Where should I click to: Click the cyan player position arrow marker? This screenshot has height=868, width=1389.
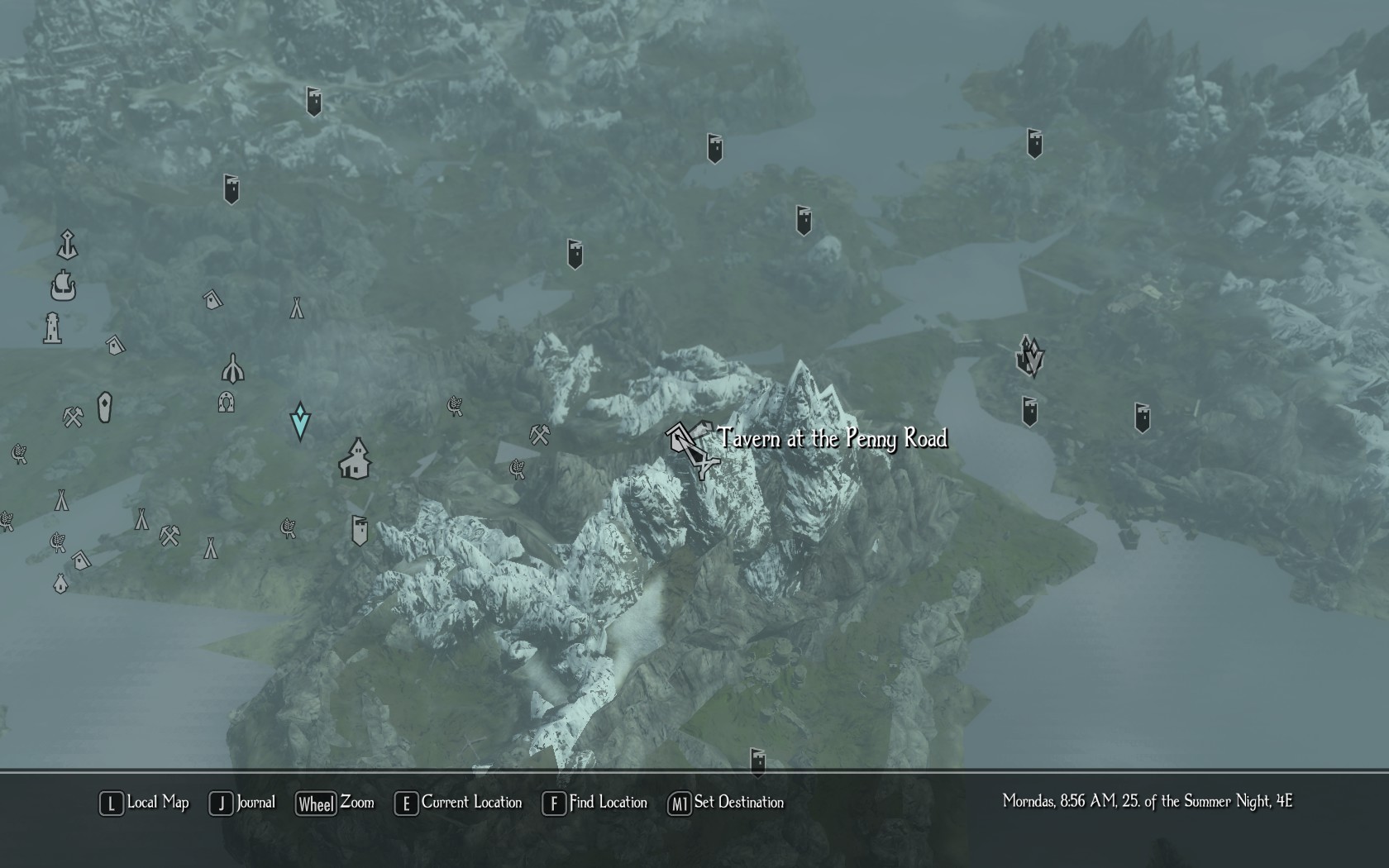(300, 421)
